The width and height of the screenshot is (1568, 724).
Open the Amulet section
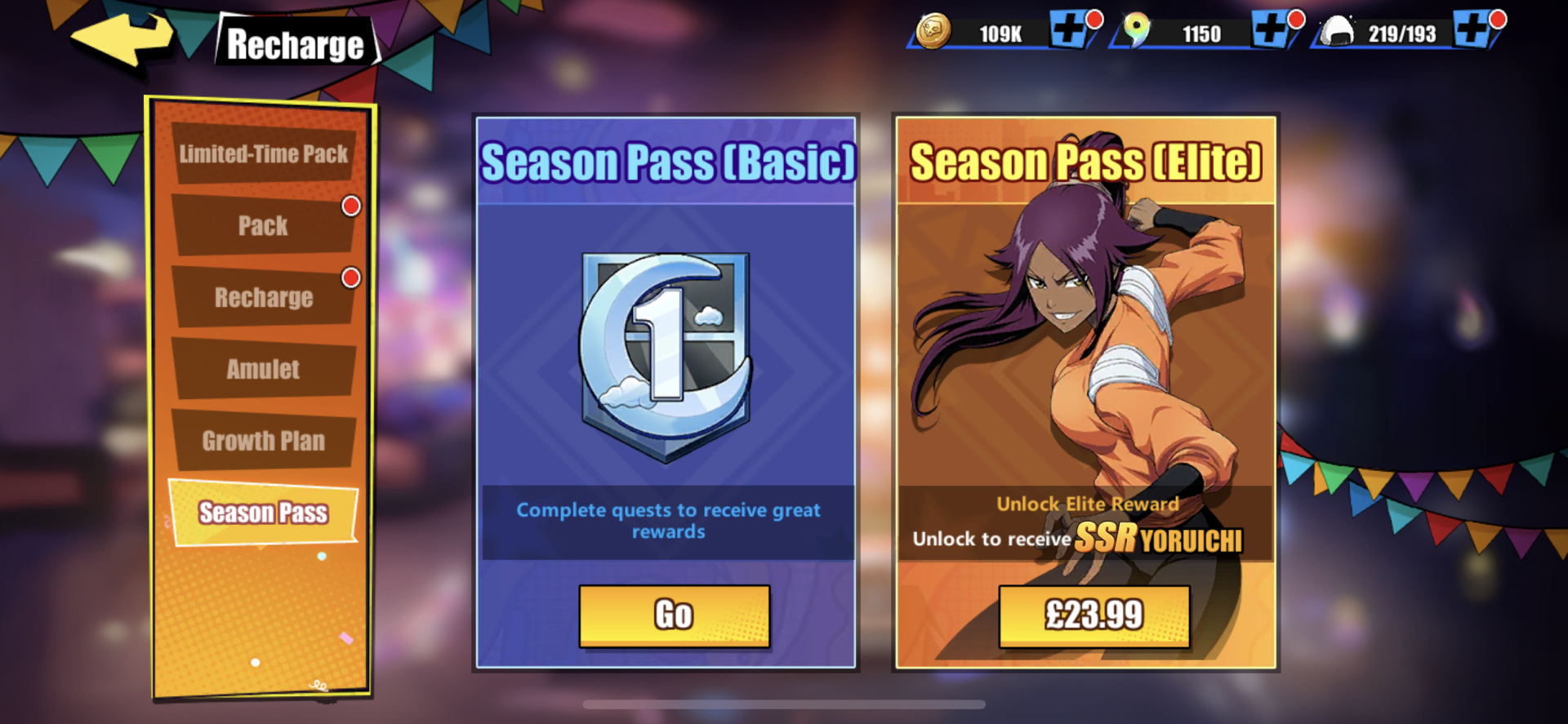click(x=262, y=369)
